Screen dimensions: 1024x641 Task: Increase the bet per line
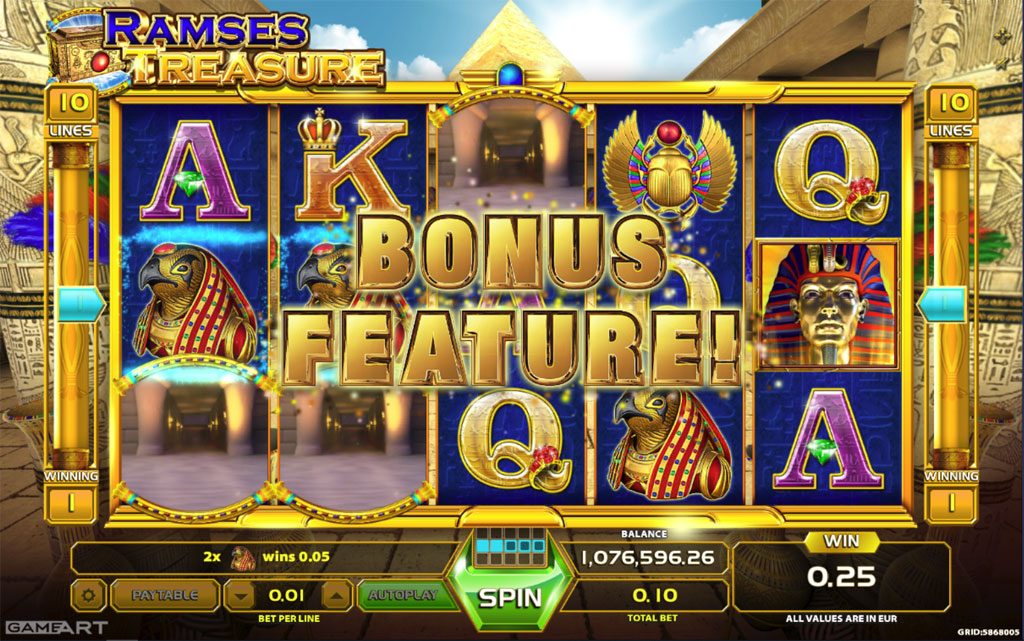[x=337, y=596]
